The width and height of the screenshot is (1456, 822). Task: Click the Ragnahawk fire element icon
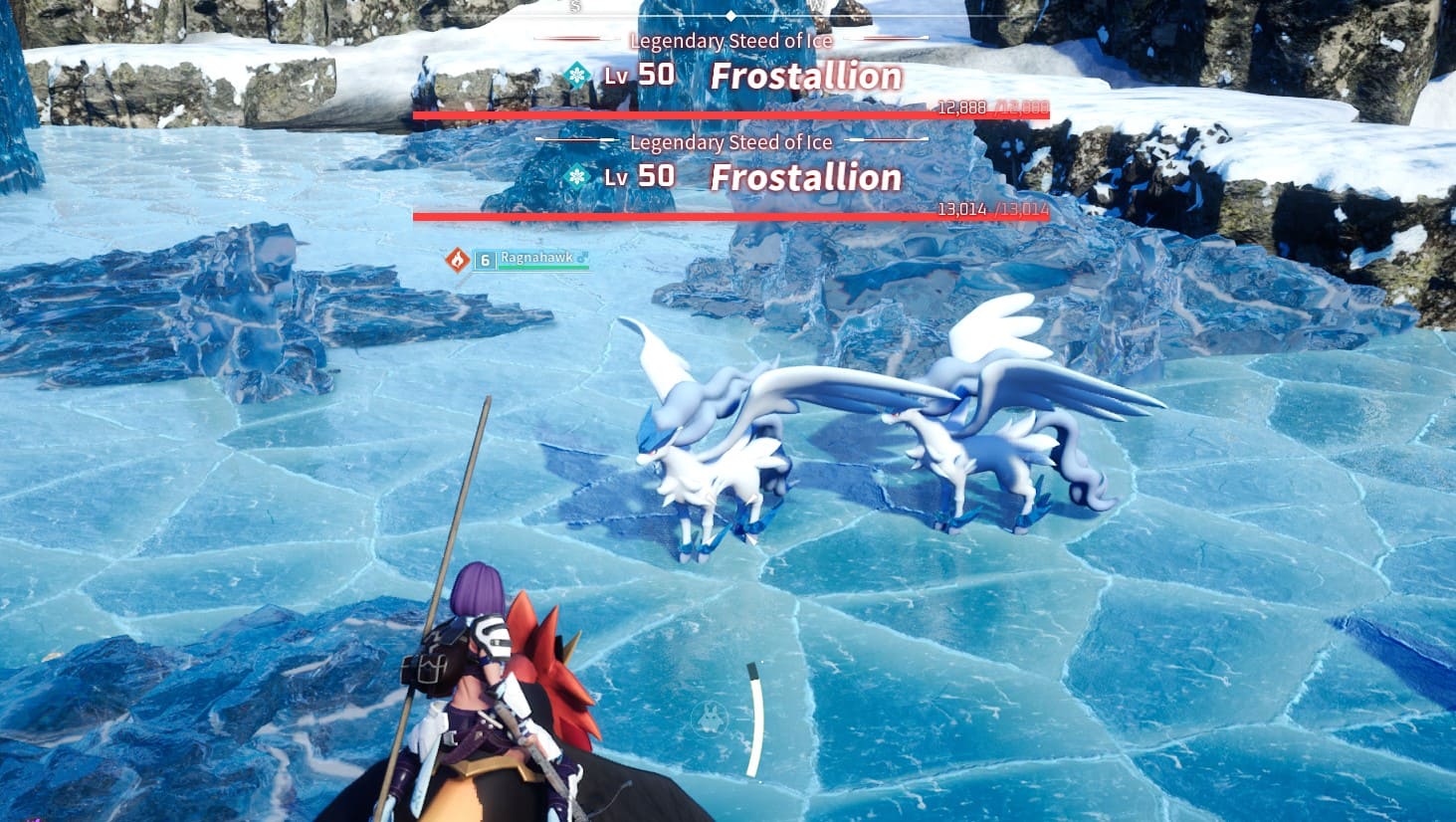pyautogui.click(x=457, y=260)
